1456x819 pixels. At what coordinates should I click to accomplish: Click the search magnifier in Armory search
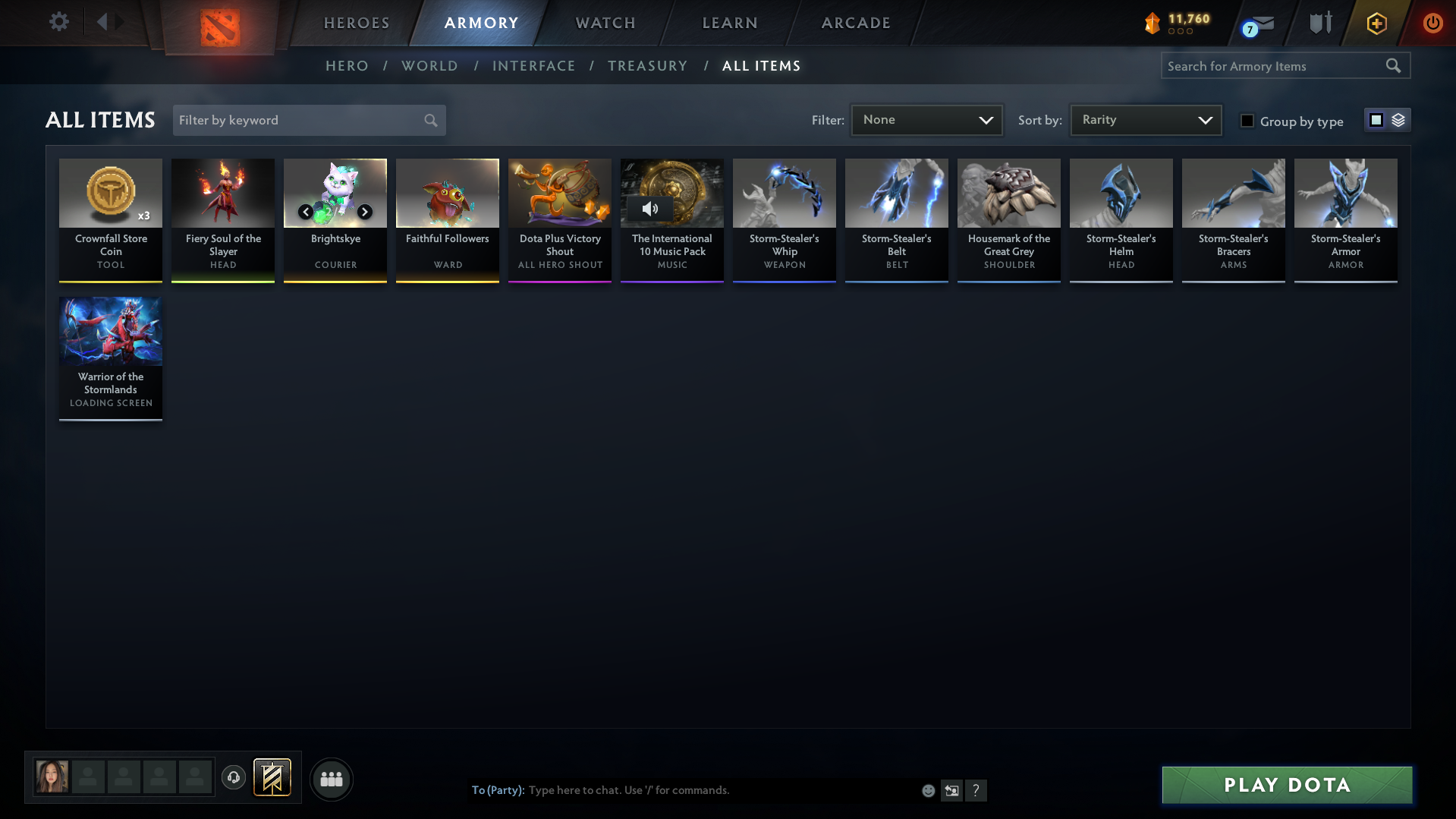coord(1393,65)
